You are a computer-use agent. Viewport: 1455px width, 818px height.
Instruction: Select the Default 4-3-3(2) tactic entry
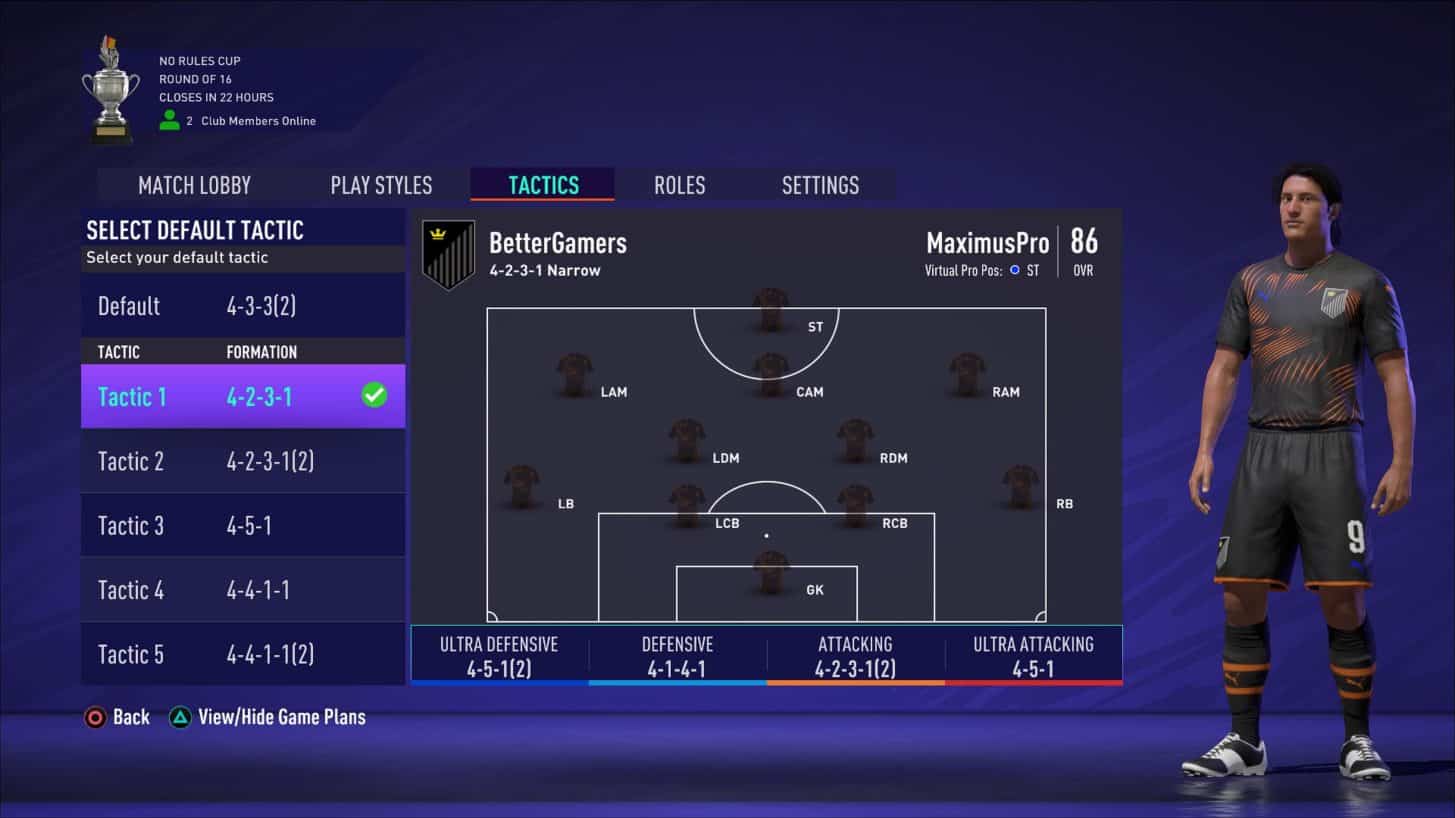tap(200, 306)
